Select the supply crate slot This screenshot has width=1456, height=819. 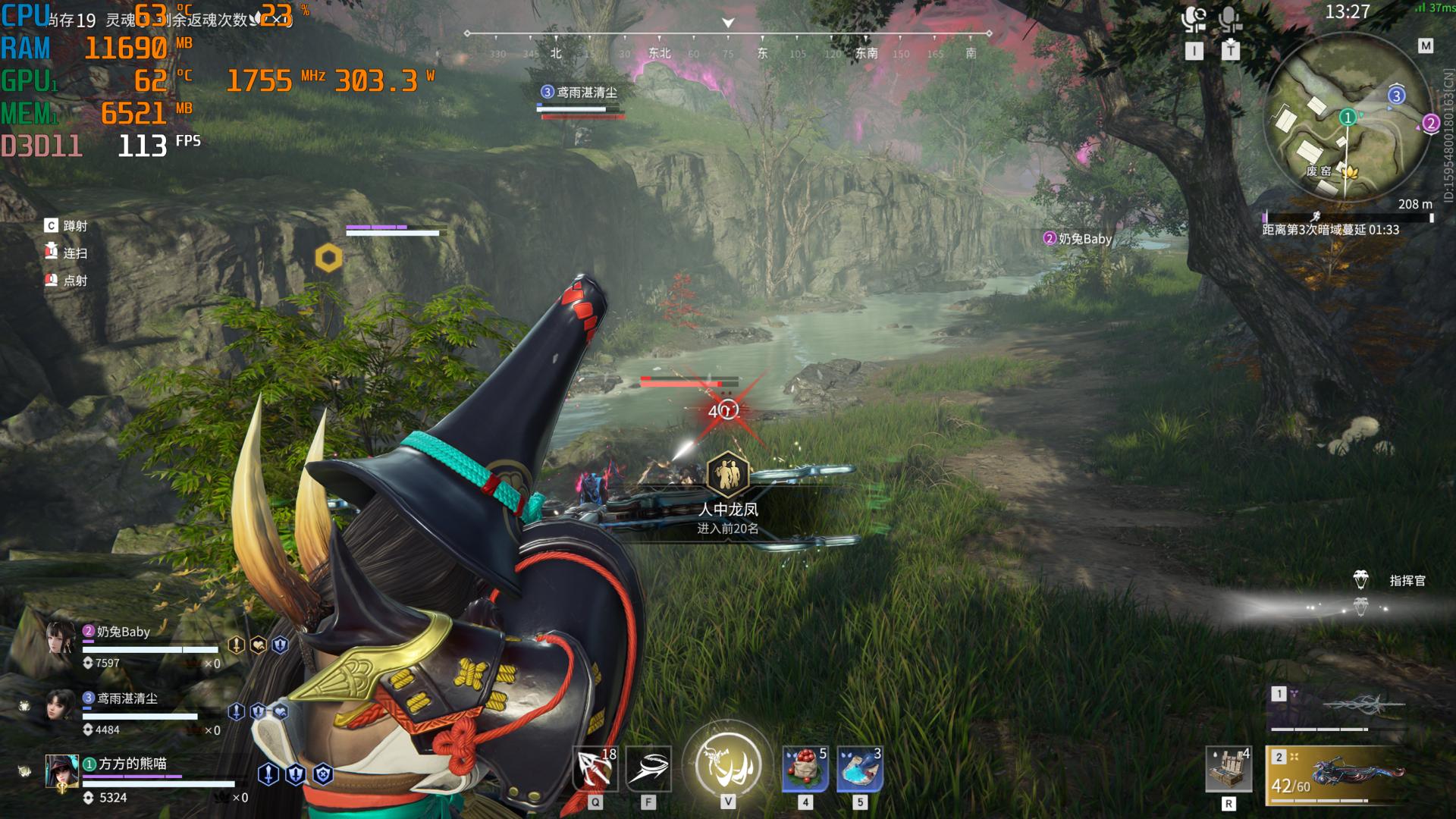[1228, 770]
